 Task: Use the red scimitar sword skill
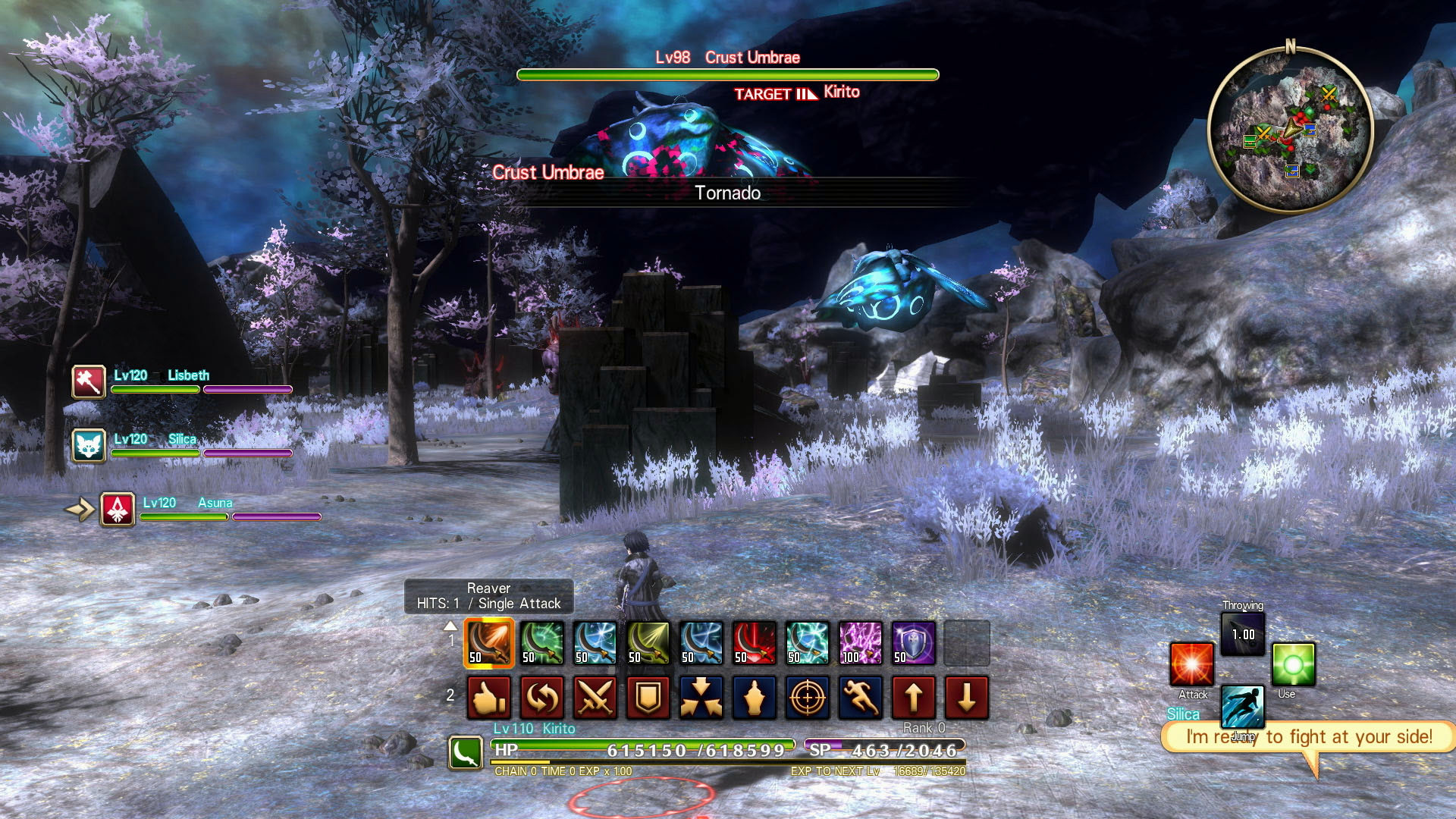755,643
